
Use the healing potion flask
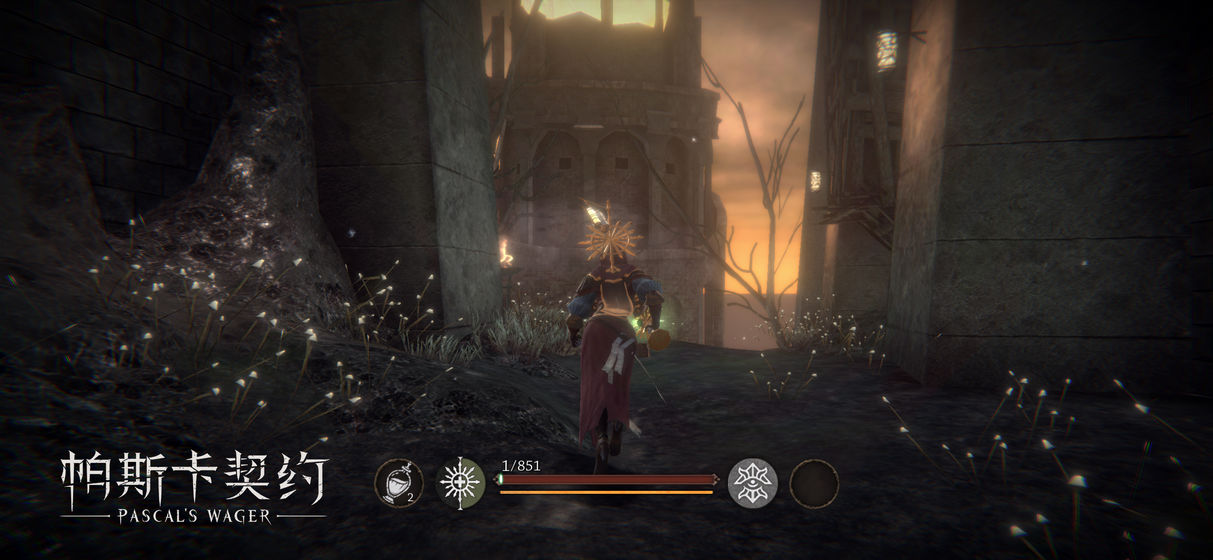click(398, 483)
